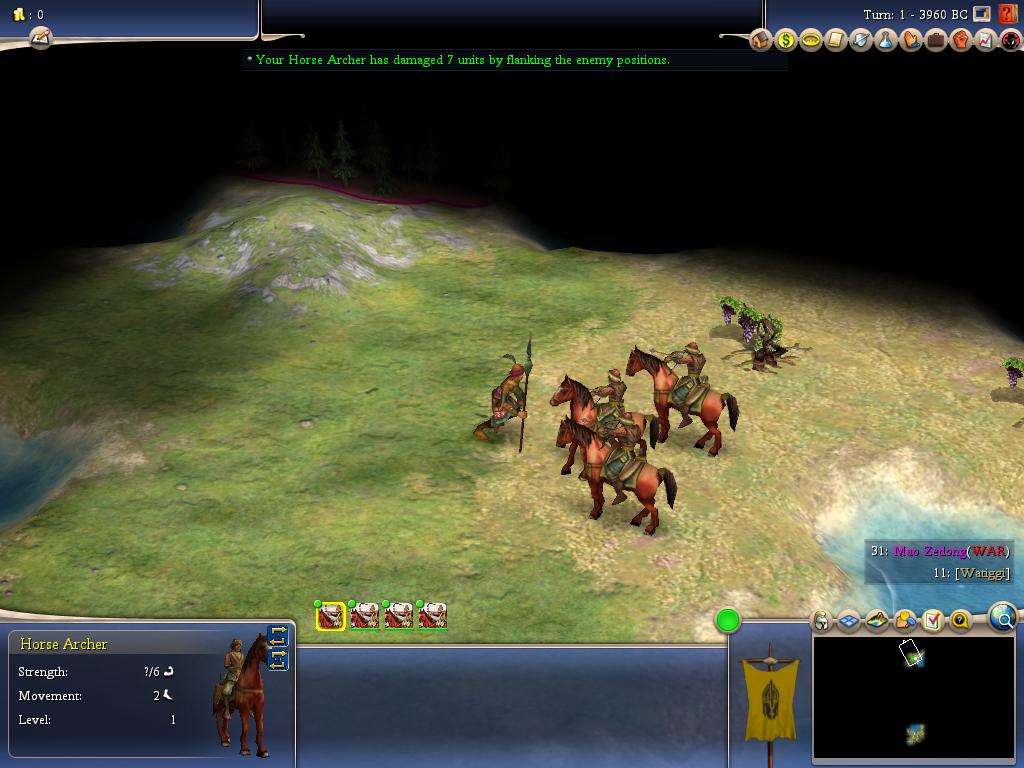Open the Religion Advisor praying hands icon
This screenshot has height=768, width=1024.
pyautogui.click(x=911, y=40)
